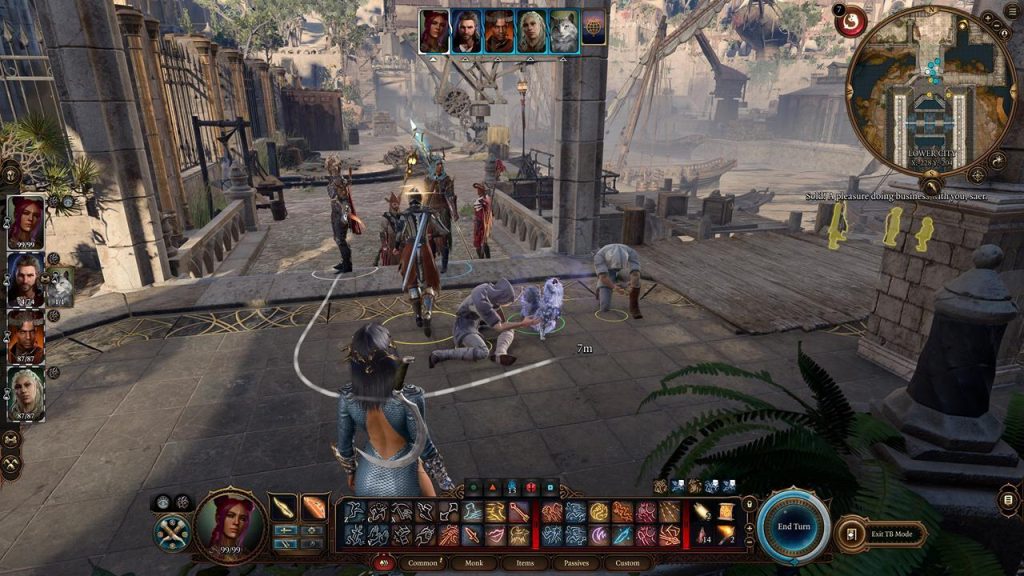Select the horned companion's party portrait
The image size is (1024, 576).
[x=26, y=335]
